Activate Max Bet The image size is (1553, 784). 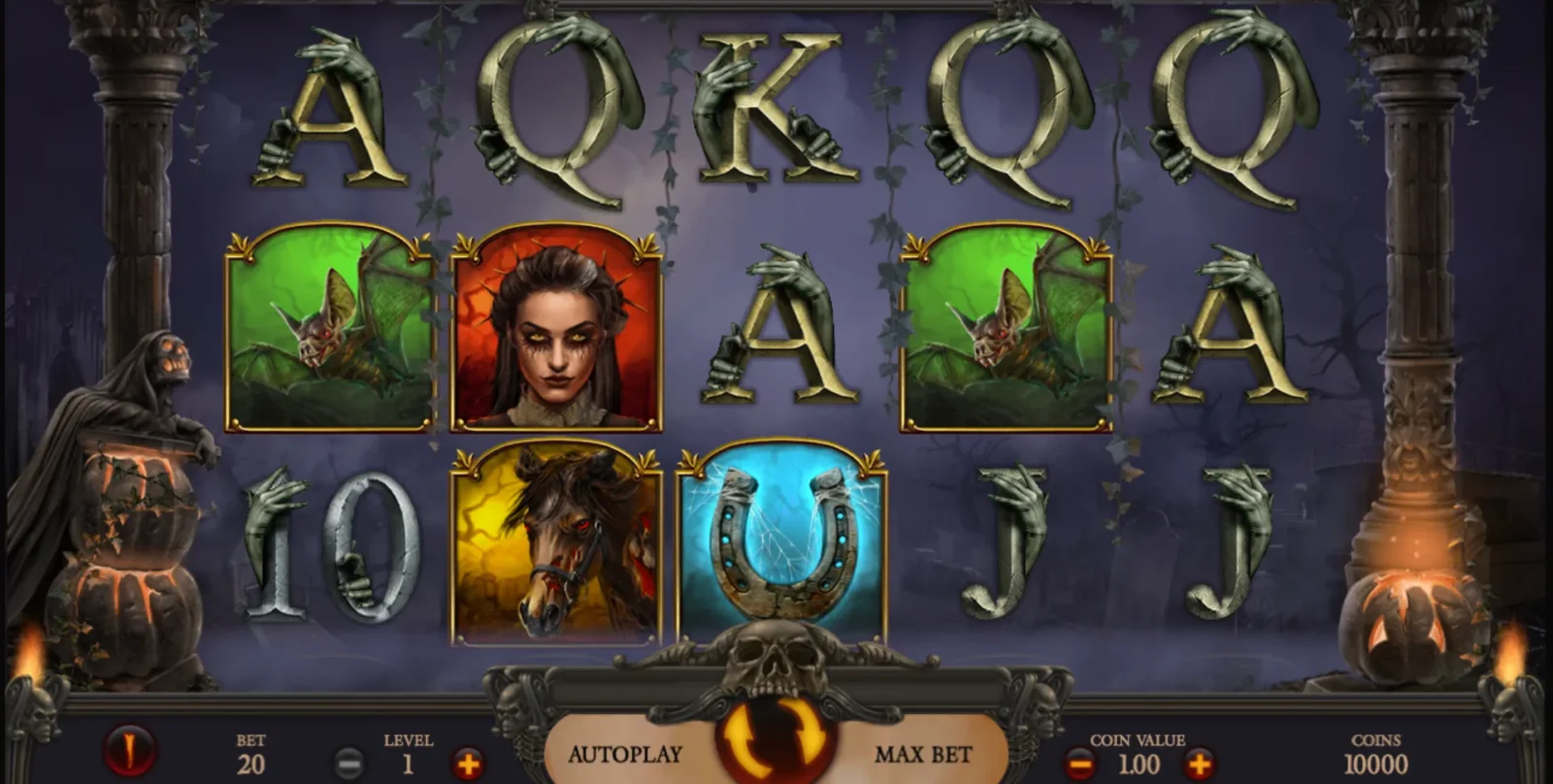(x=922, y=754)
